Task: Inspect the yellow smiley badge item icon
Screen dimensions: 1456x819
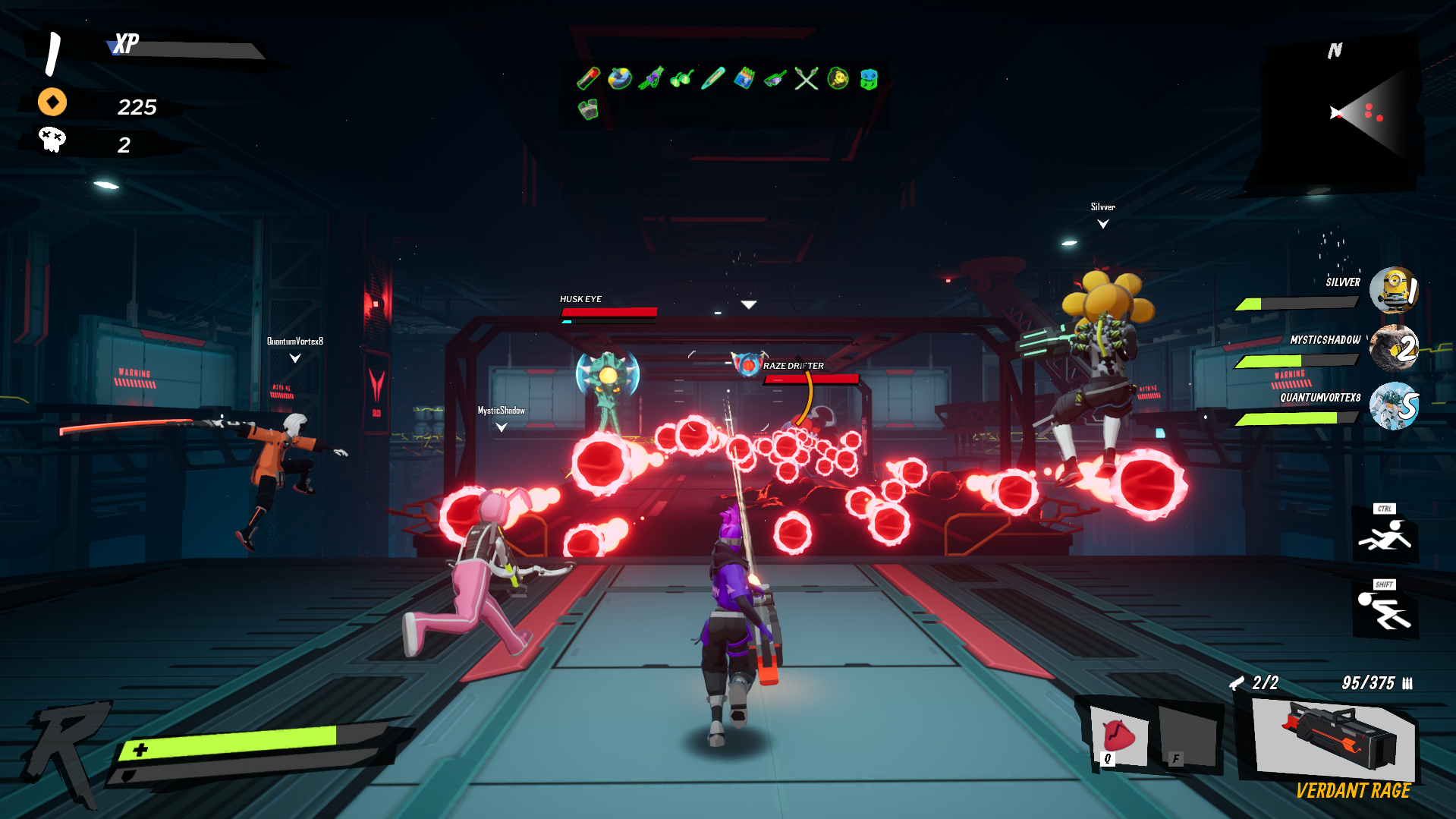Action: tap(838, 77)
